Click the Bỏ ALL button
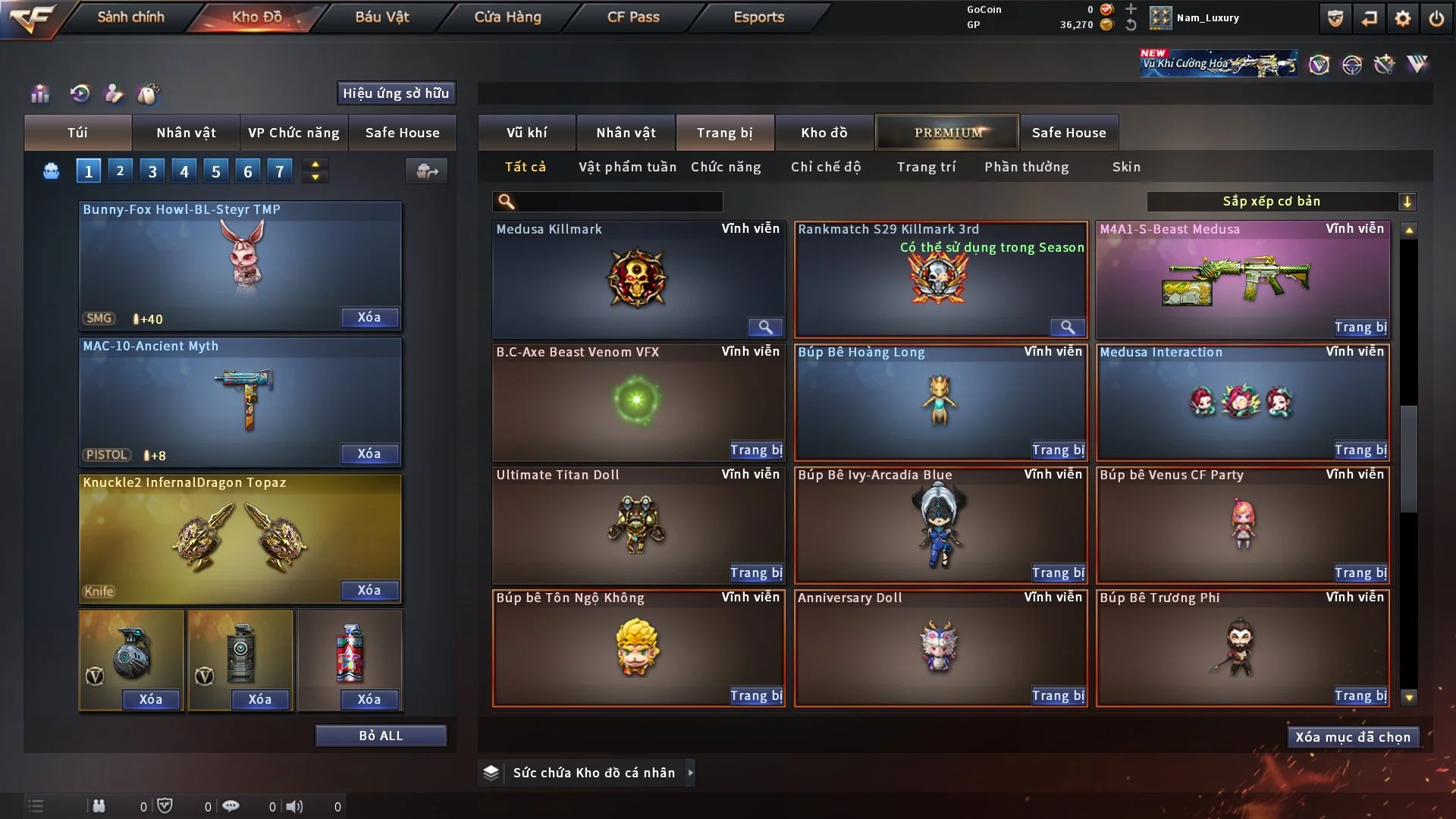The width and height of the screenshot is (1456, 819). point(381,736)
